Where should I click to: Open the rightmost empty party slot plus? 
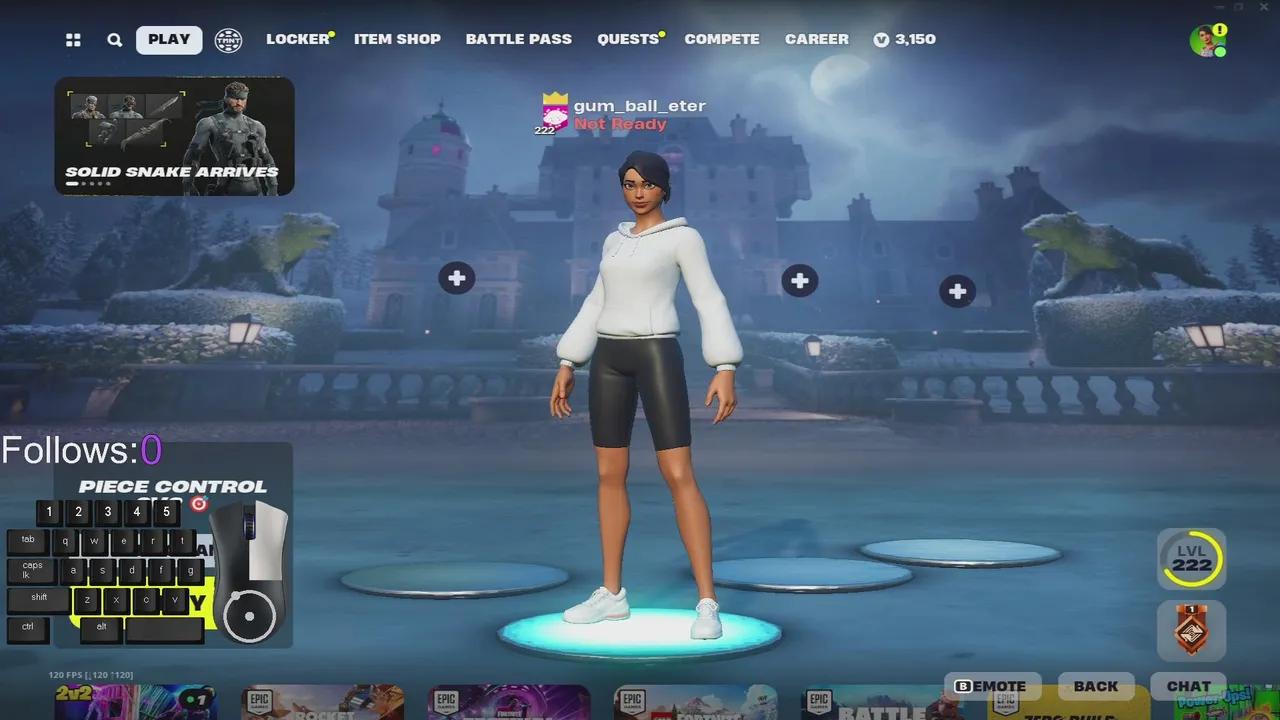pos(957,292)
